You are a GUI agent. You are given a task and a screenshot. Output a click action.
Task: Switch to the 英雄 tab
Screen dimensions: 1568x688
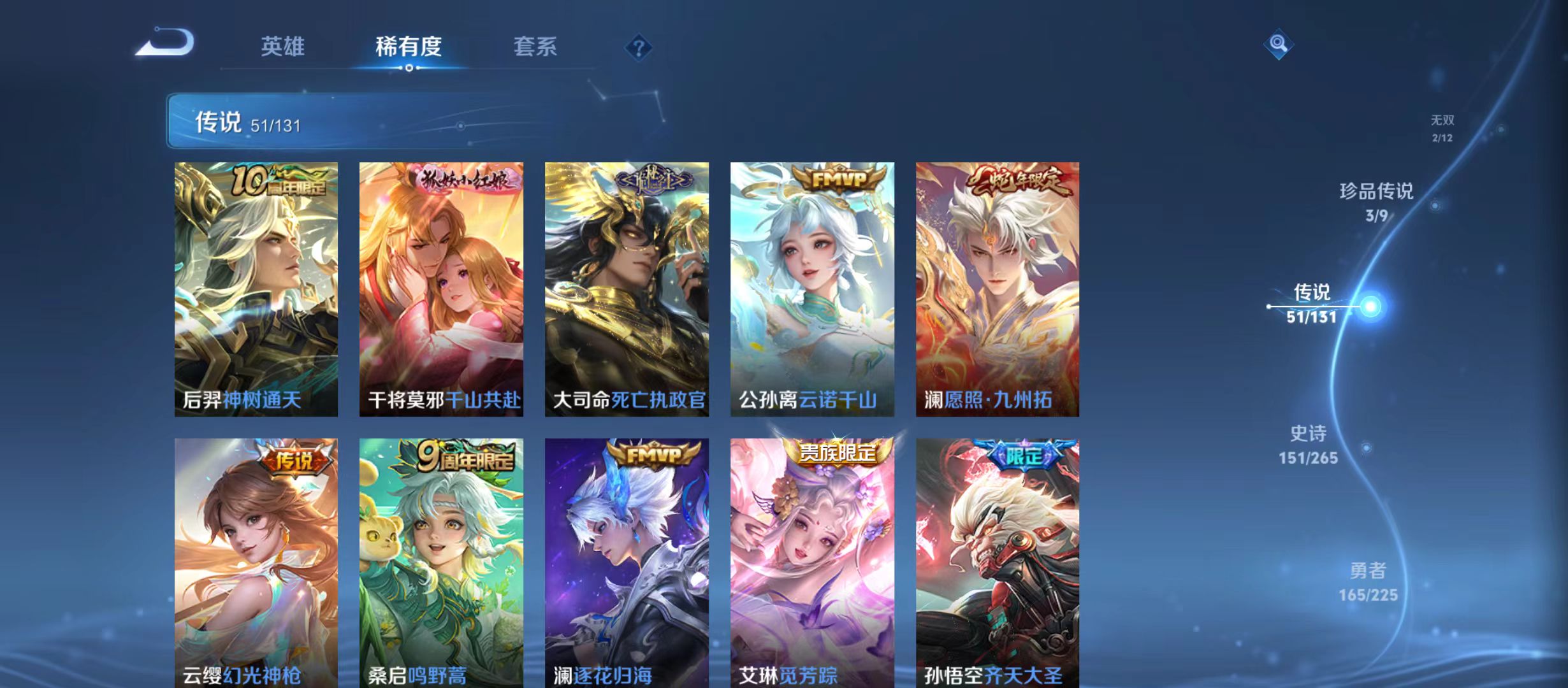pos(282,46)
